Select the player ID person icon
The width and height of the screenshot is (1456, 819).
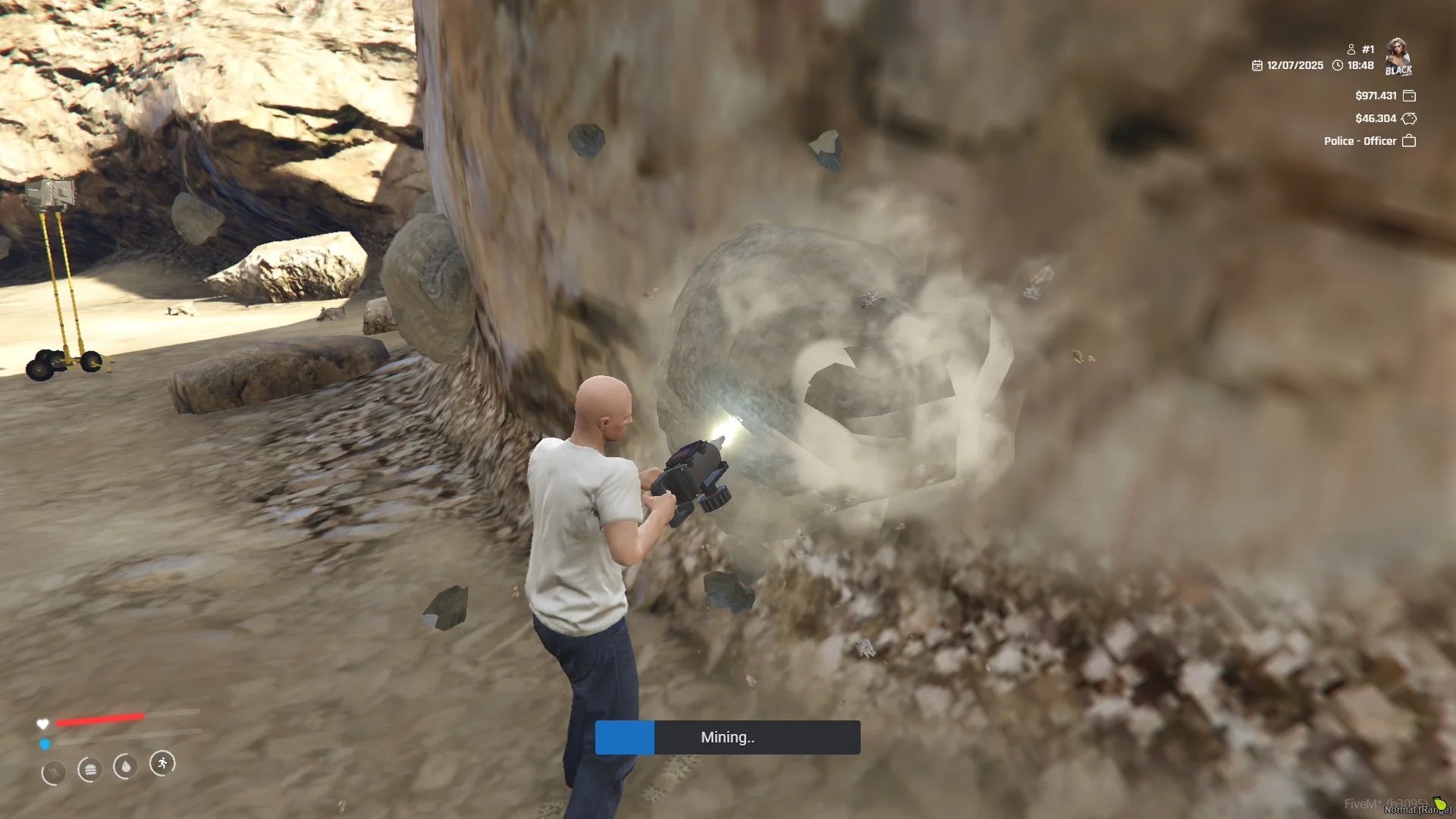[x=1351, y=49]
